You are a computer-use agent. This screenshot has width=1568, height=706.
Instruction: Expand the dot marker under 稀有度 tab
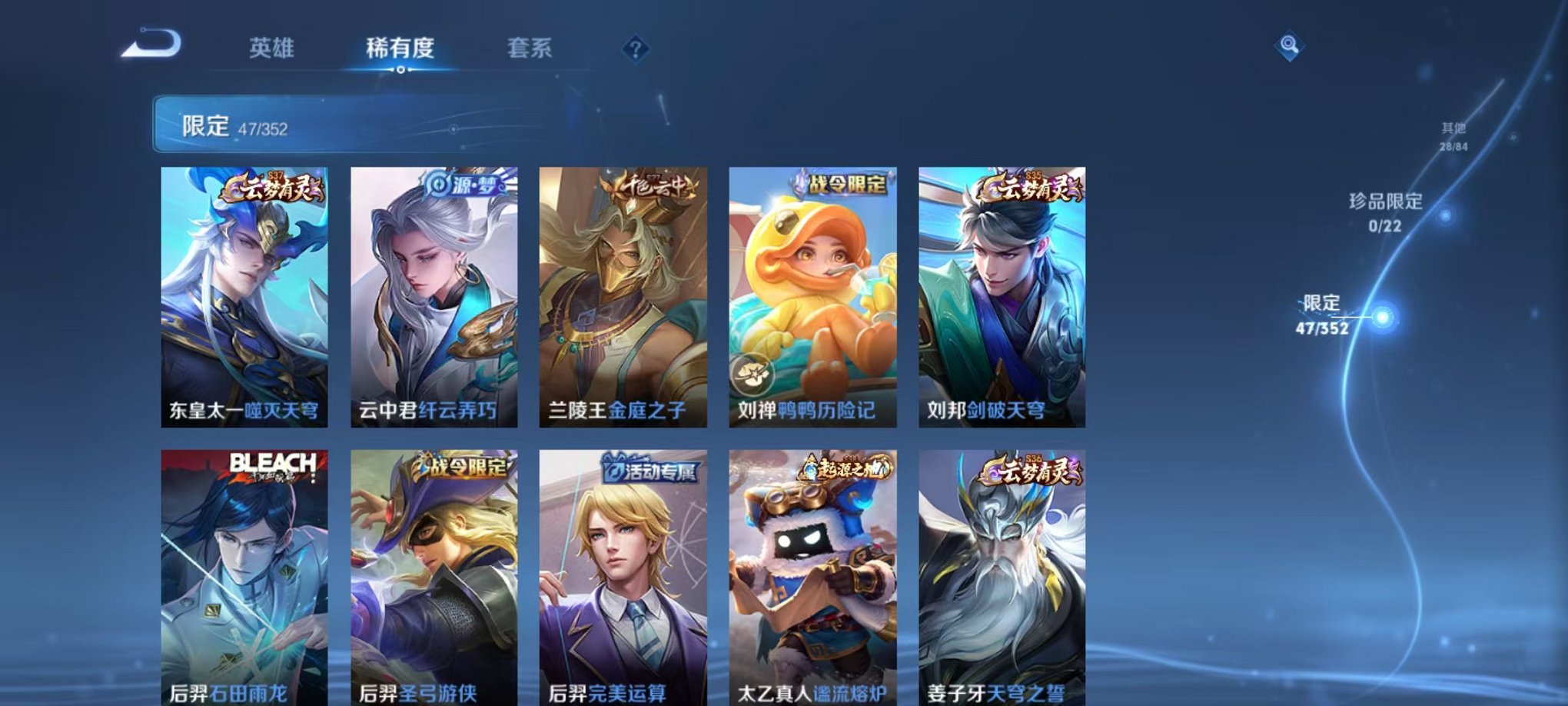(400, 69)
